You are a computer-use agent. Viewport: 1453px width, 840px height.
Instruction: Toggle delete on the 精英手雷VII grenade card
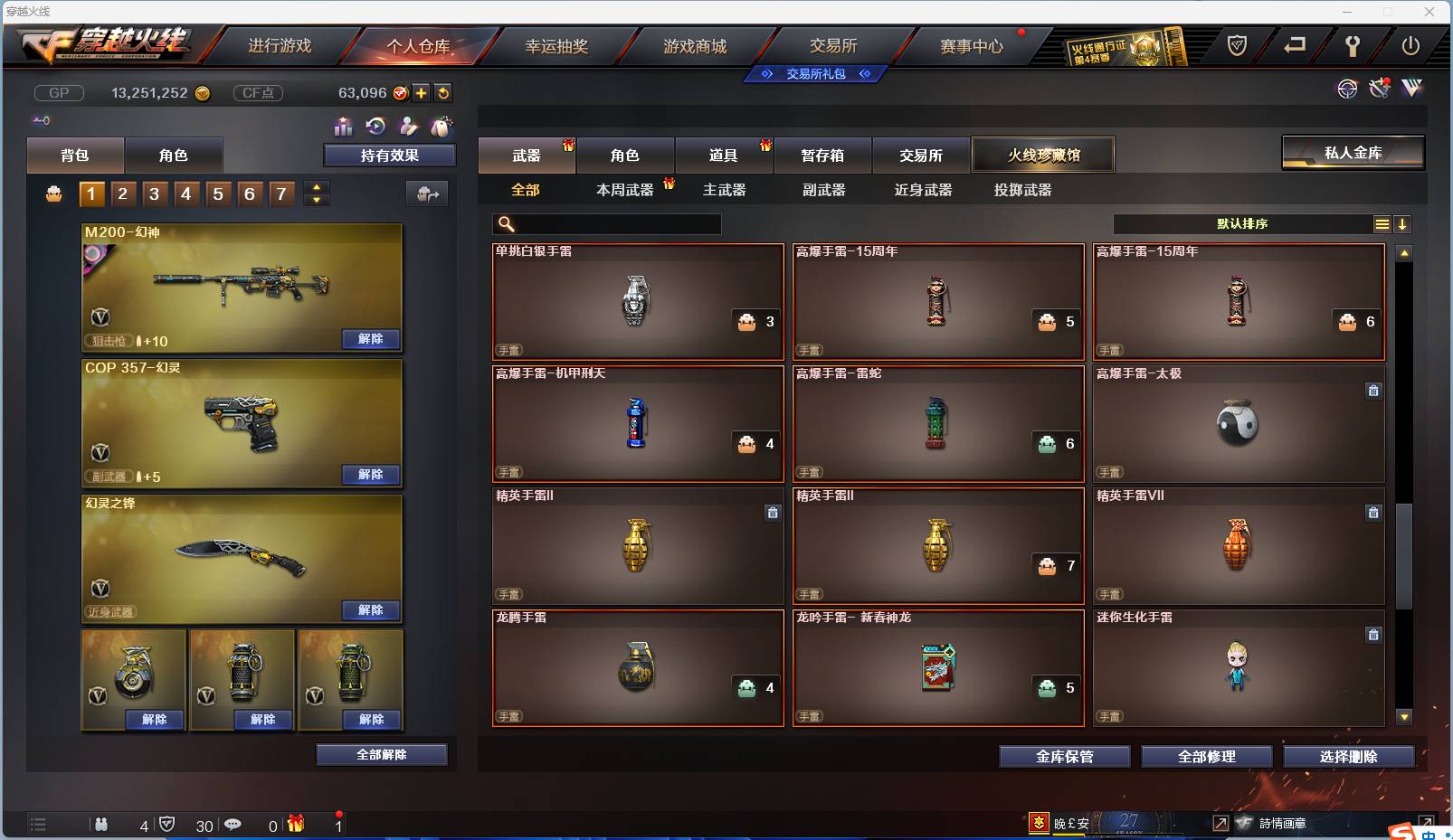[x=1374, y=512]
